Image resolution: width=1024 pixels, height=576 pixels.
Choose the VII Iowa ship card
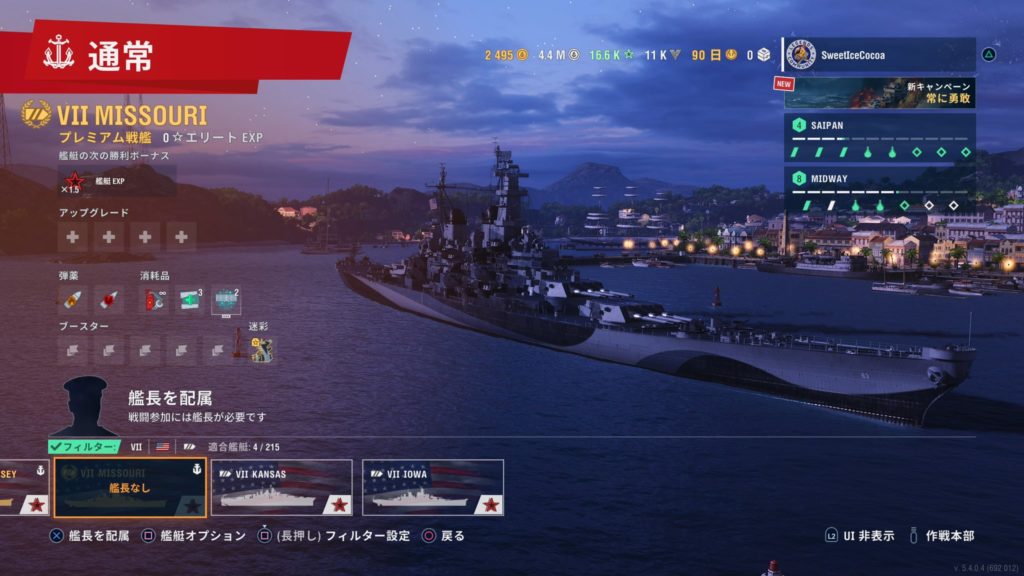432,488
